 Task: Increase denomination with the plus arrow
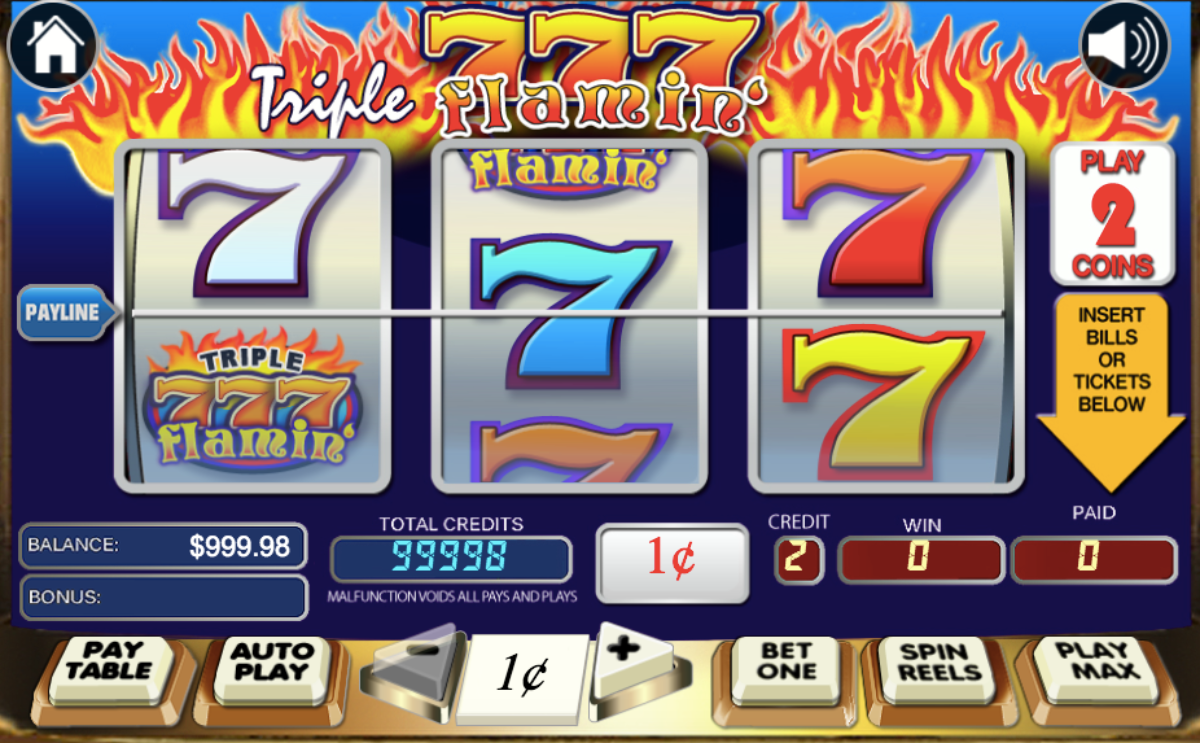click(x=630, y=661)
